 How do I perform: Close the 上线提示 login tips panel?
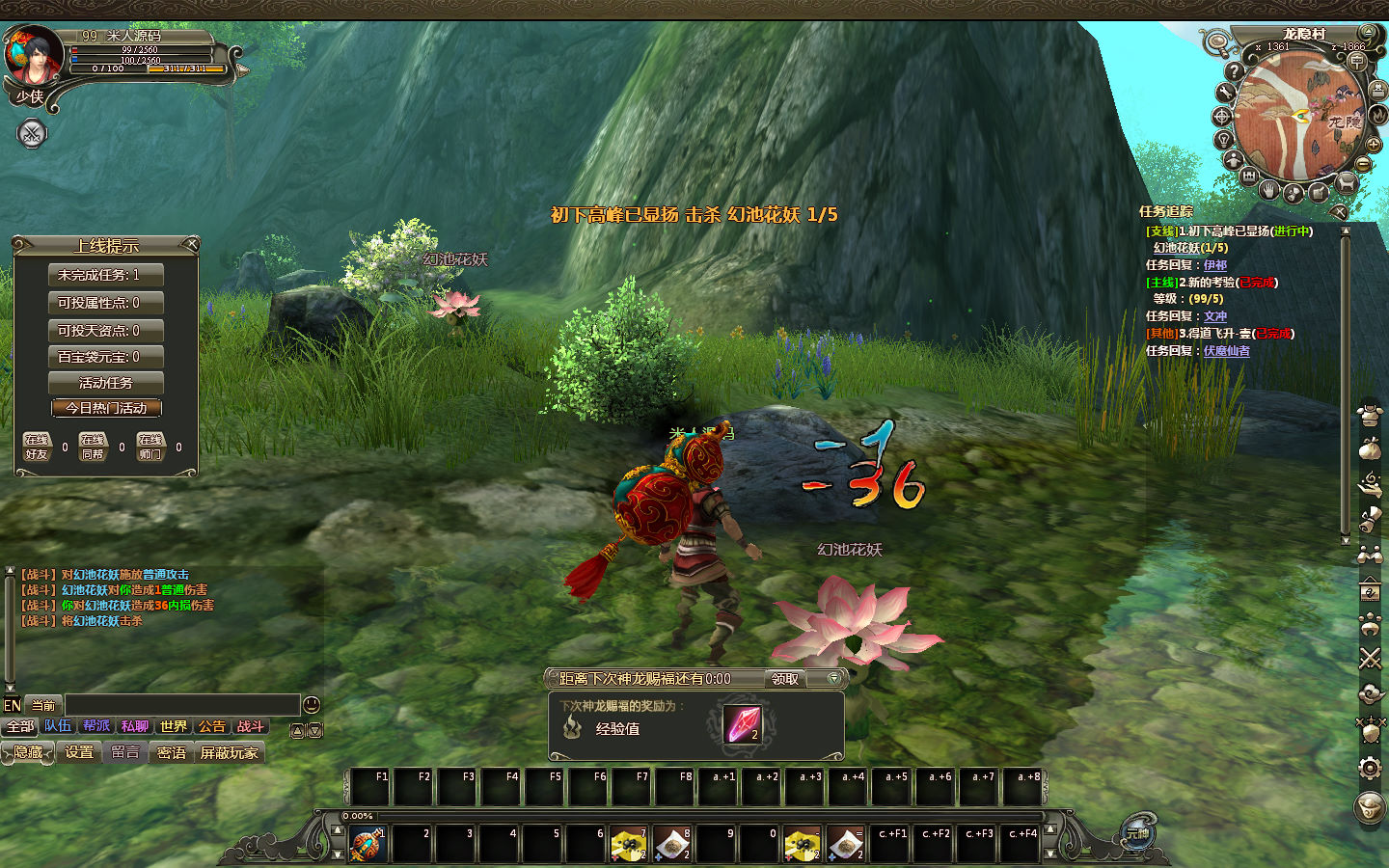click(191, 244)
